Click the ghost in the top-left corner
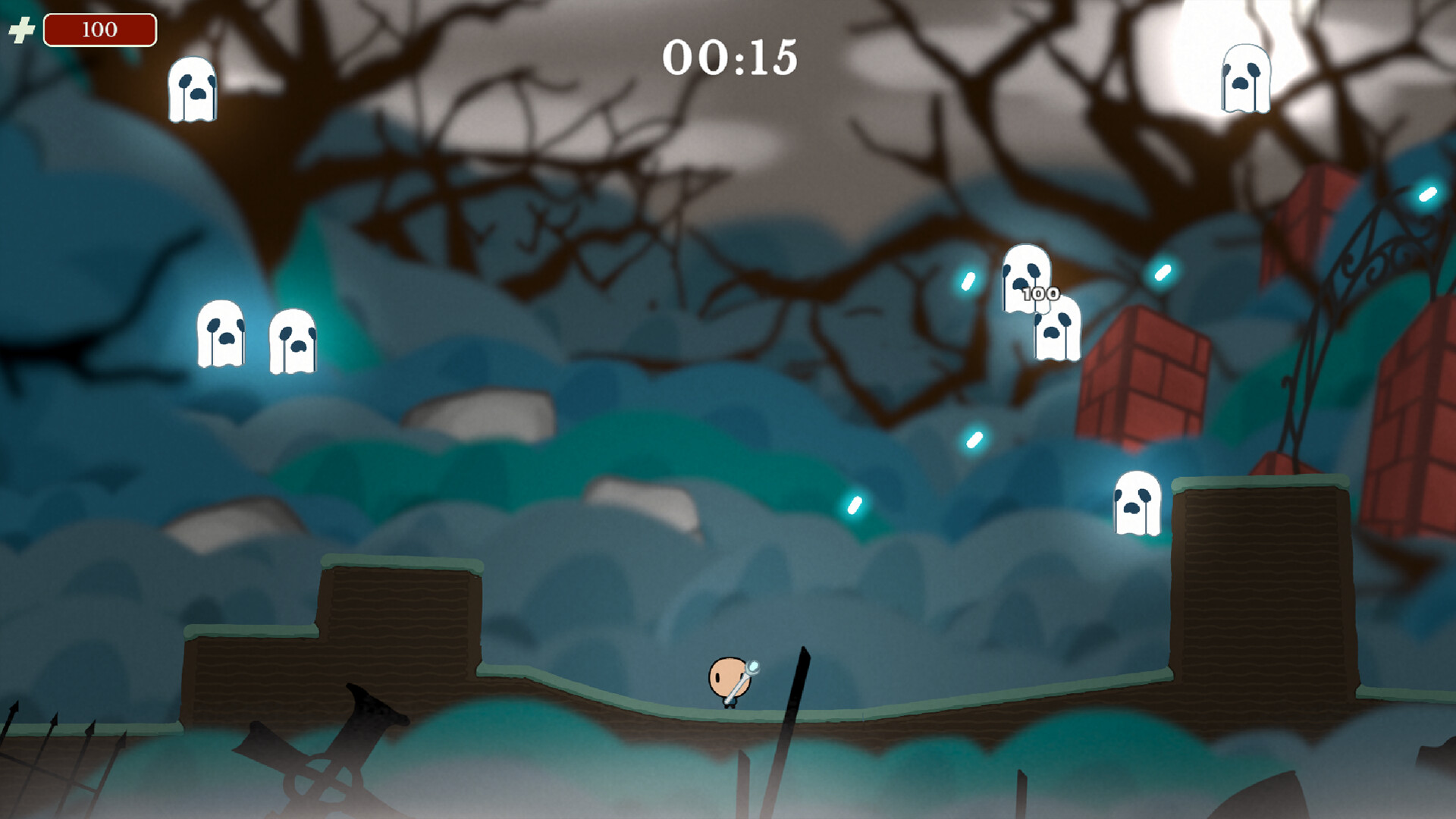 click(x=194, y=89)
